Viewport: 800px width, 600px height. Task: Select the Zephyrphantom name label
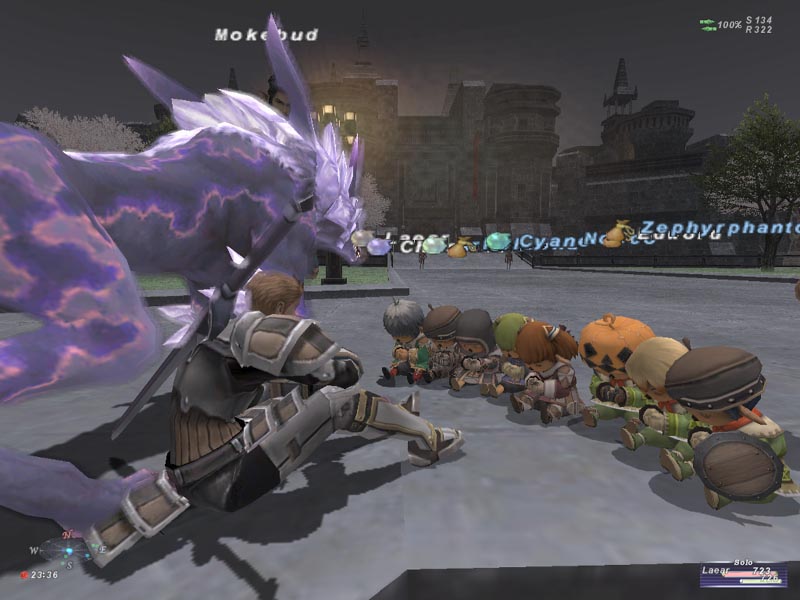(x=720, y=229)
